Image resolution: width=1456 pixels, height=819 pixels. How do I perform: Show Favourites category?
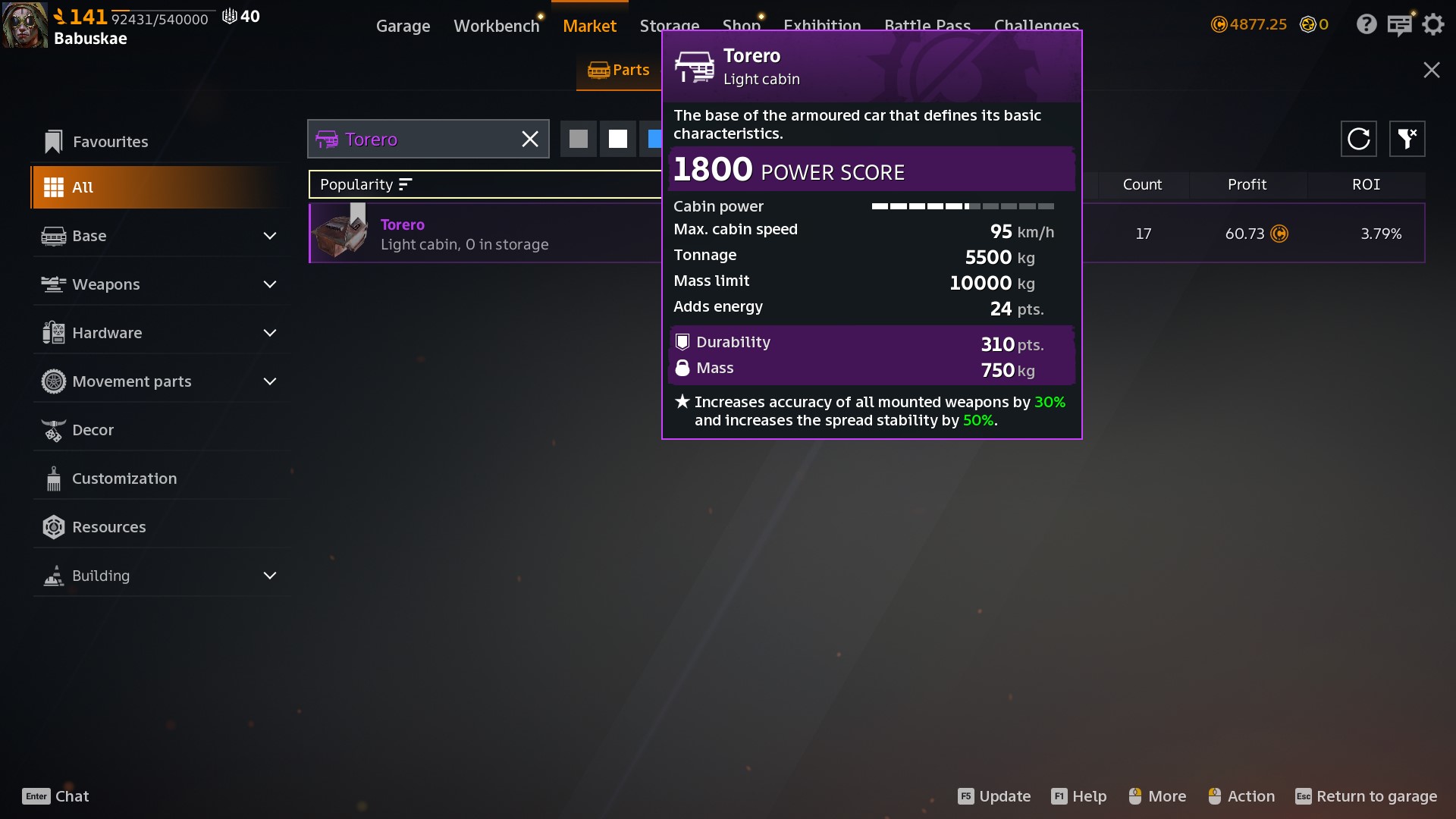(x=110, y=142)
